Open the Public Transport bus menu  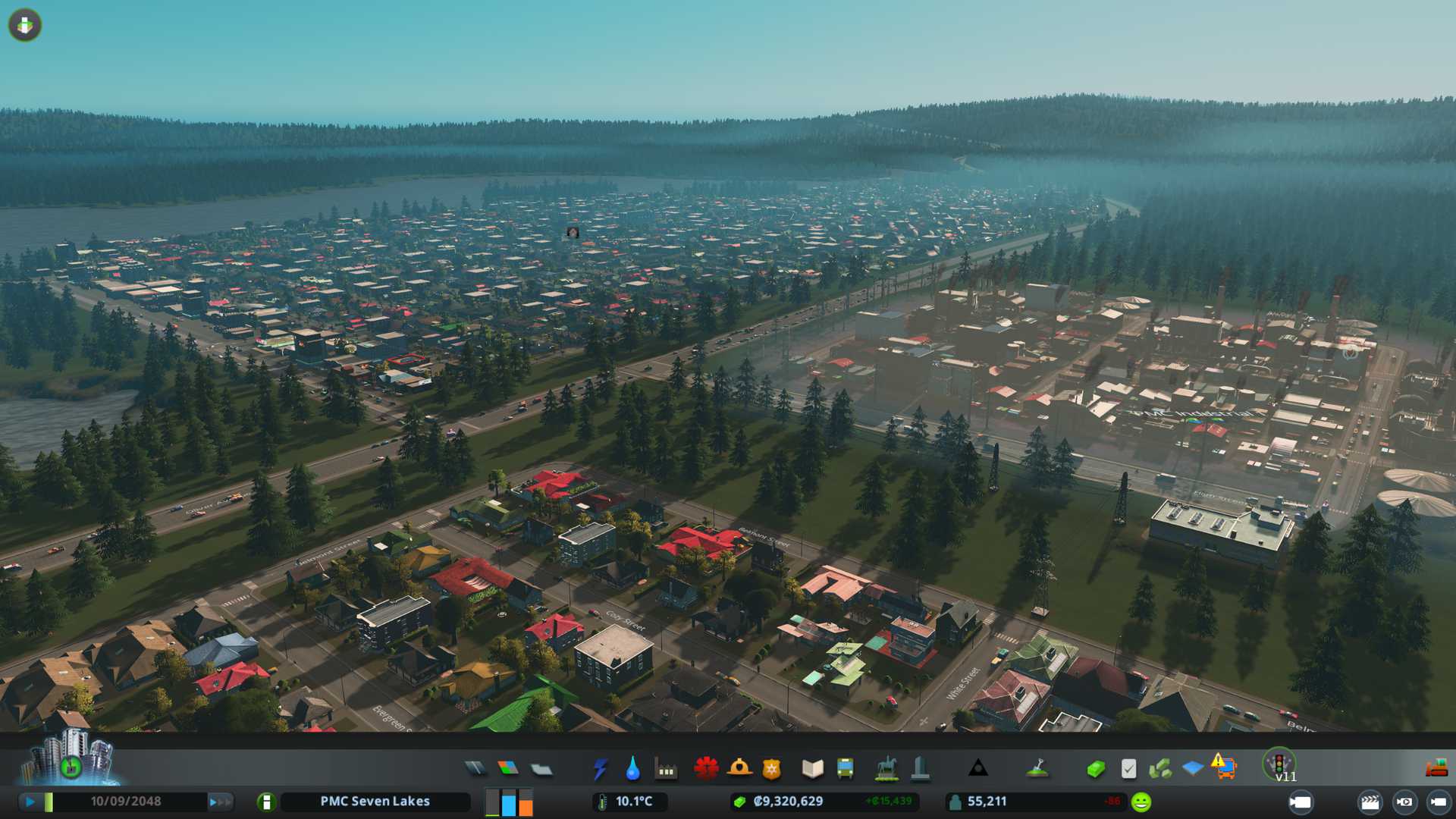[x=845, y=769]
